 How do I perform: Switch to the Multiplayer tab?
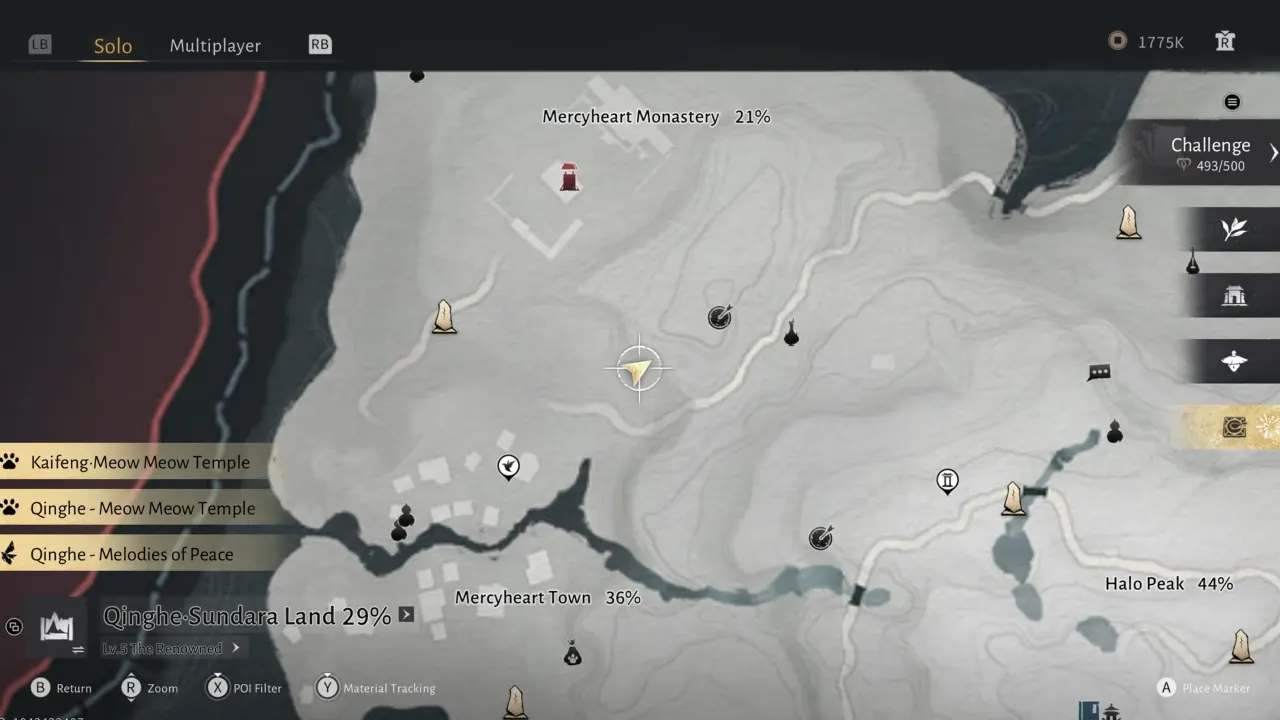click(x=215, y=46)
